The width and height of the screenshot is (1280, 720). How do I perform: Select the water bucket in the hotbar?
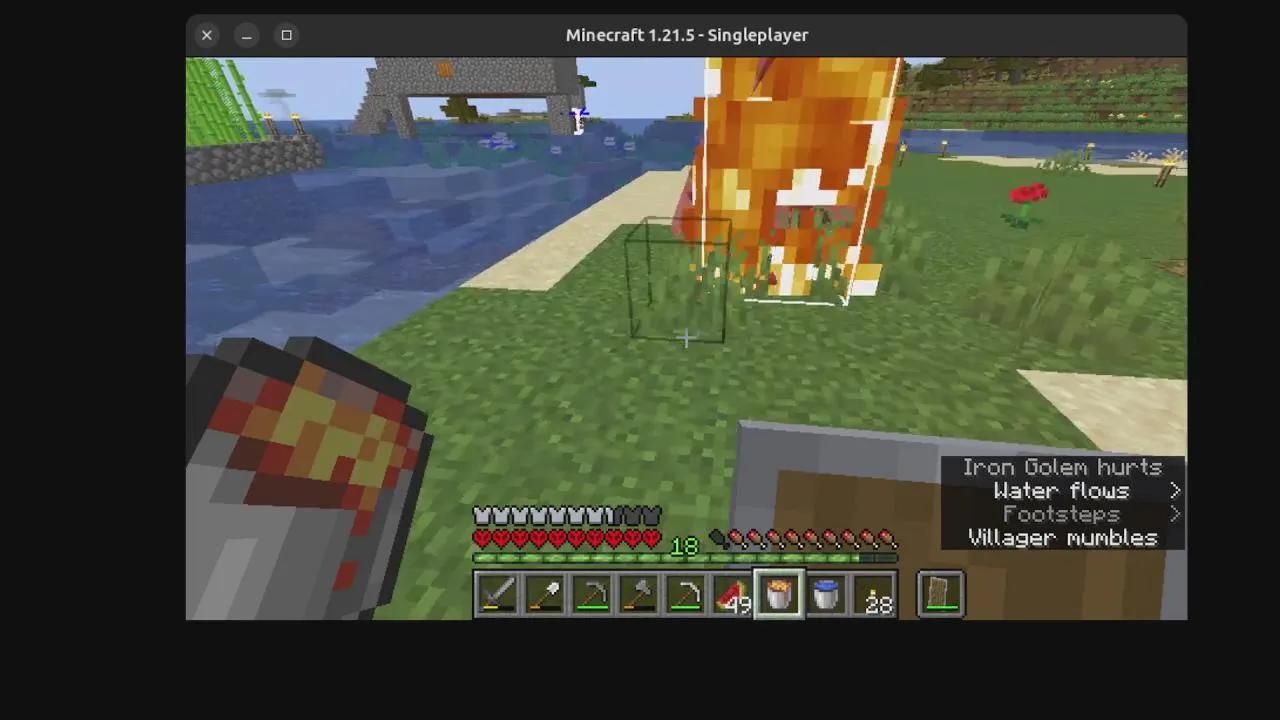click(826, 593)
